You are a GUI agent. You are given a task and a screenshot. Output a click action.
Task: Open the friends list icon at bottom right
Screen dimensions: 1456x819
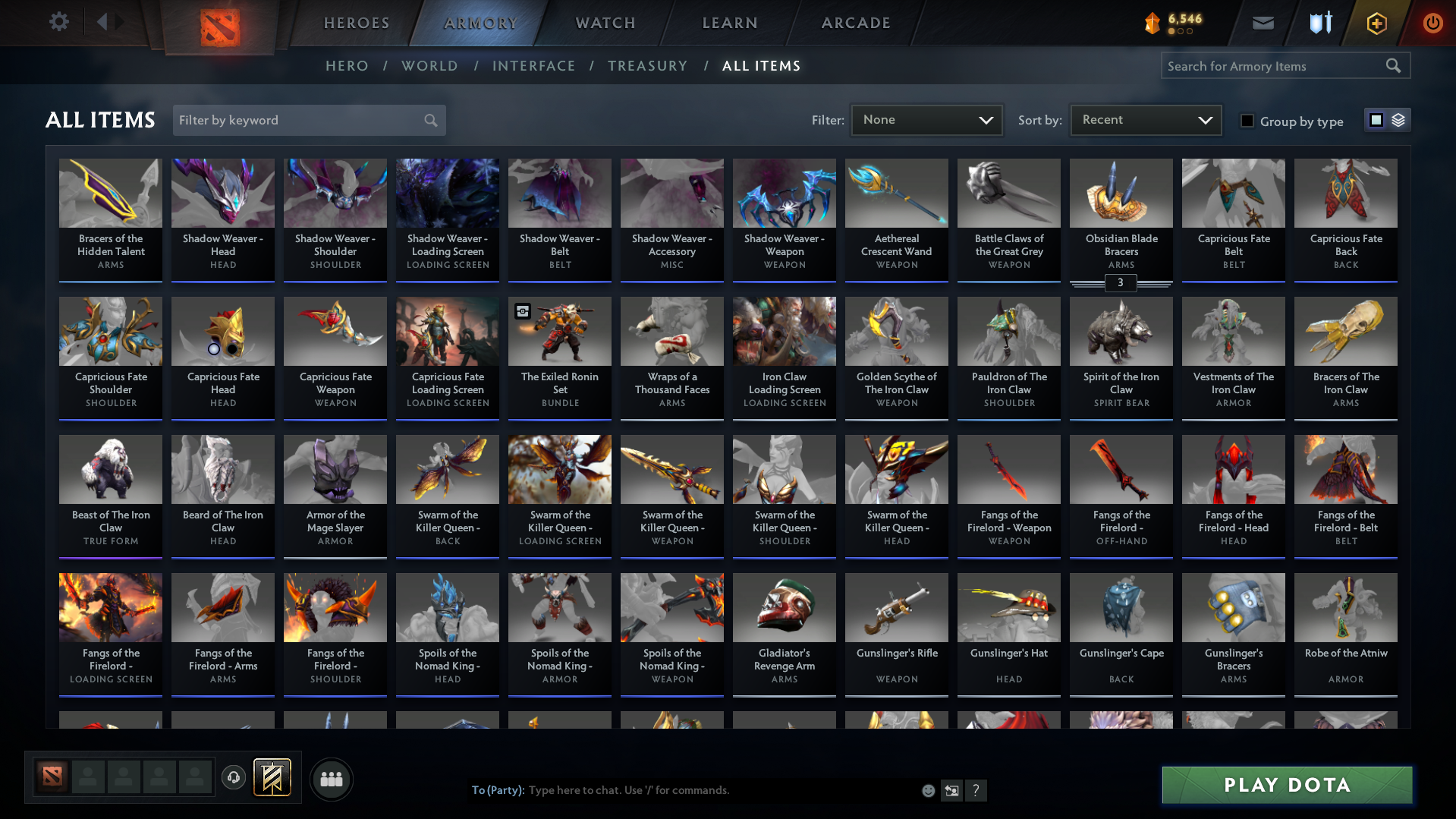pos(331,779)
